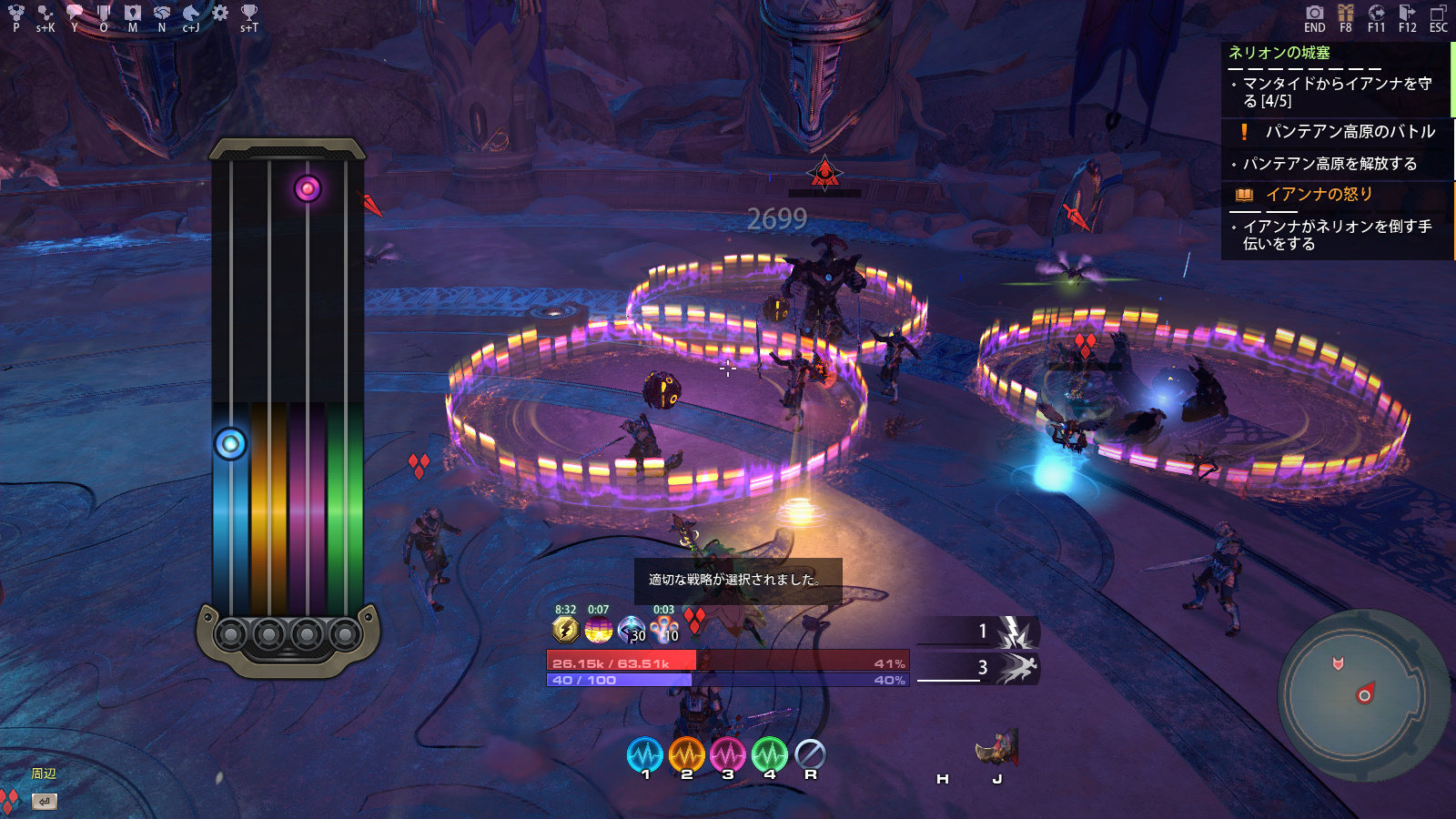Viewport: 1456px width, 819px height.
Task: Open the trophy achievements icon
Action: click(248, 13)
